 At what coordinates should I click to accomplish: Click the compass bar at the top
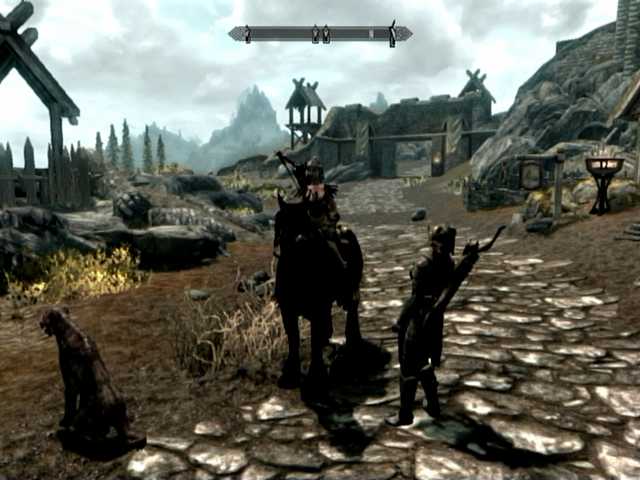click(320, 34)
